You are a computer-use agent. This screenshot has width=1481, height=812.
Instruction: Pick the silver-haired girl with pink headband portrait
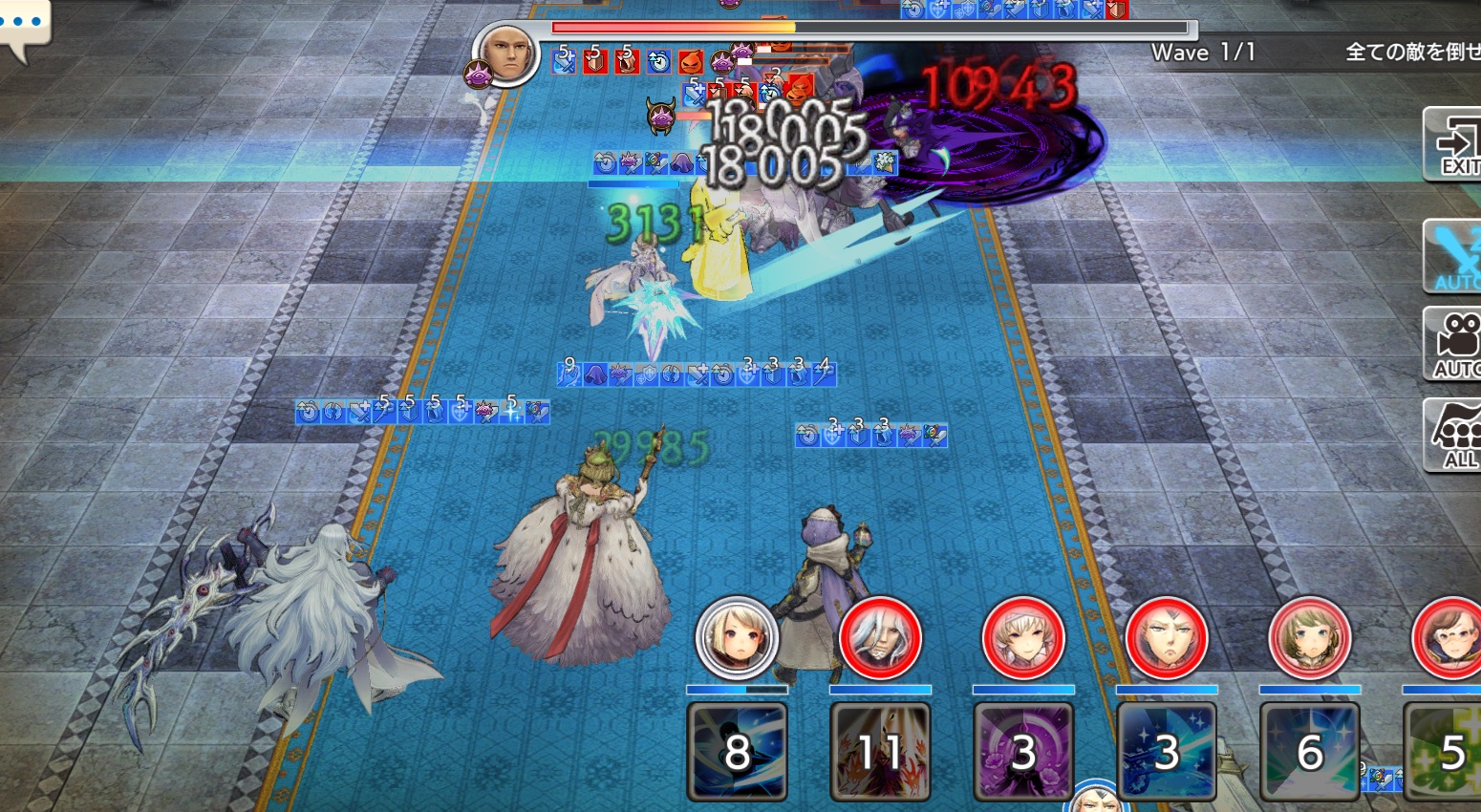(1023, 638)
